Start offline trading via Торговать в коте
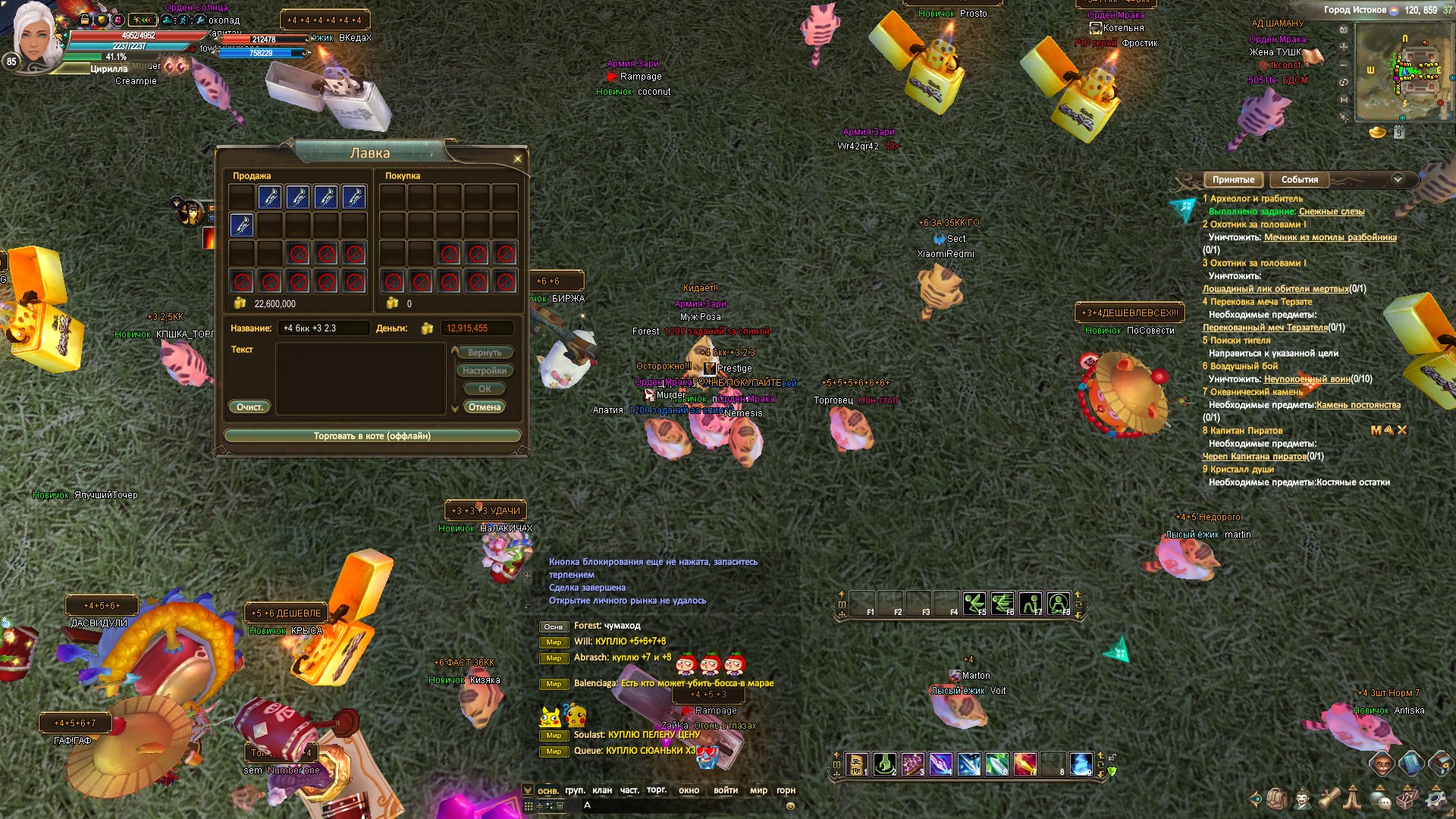The image size is (1456, 819). click(x=372, y=436)
